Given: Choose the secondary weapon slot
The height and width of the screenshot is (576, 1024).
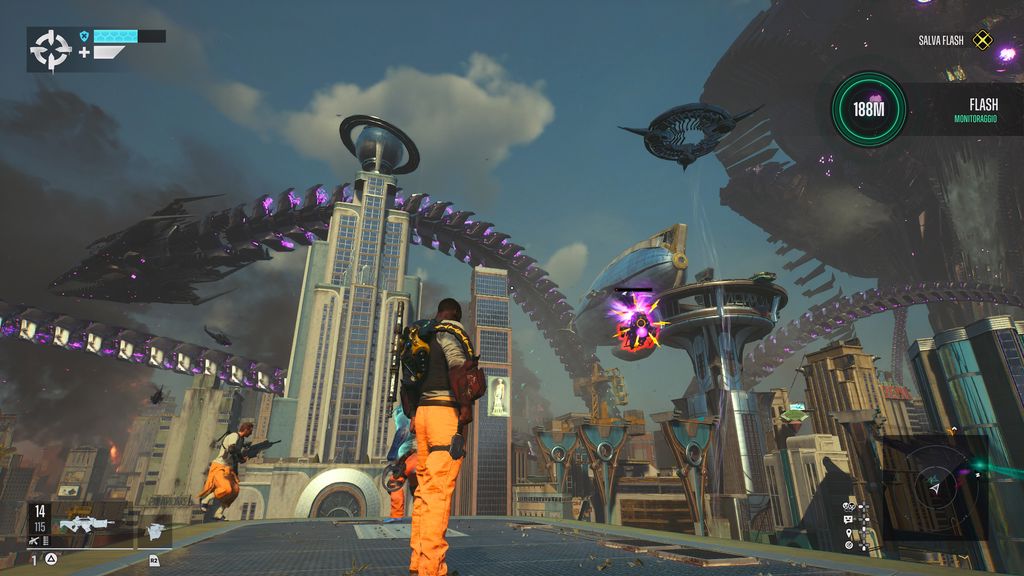Looking at the screenshot, I should pos(154,531).
